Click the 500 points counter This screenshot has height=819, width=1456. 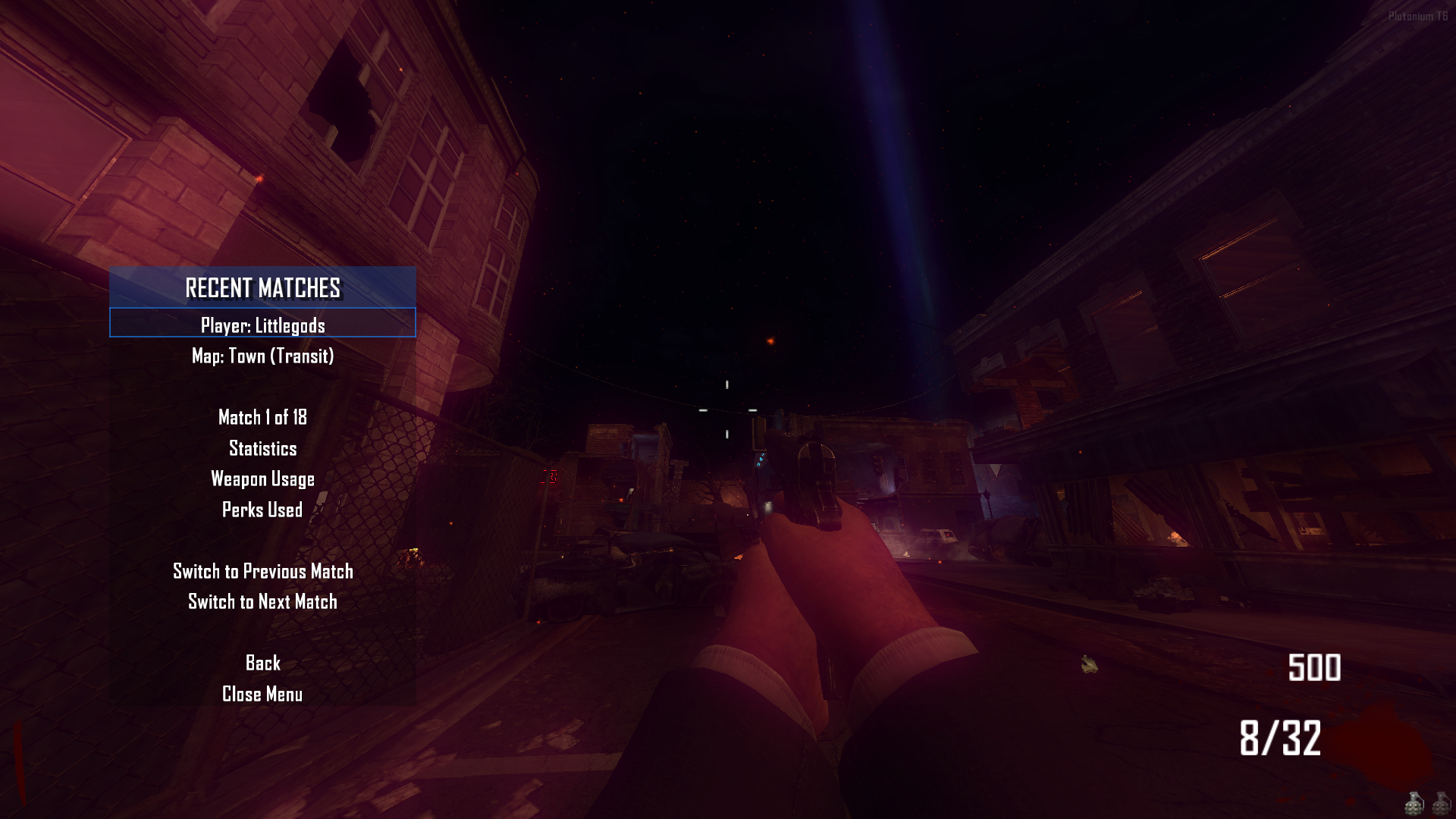(1313, 668)
